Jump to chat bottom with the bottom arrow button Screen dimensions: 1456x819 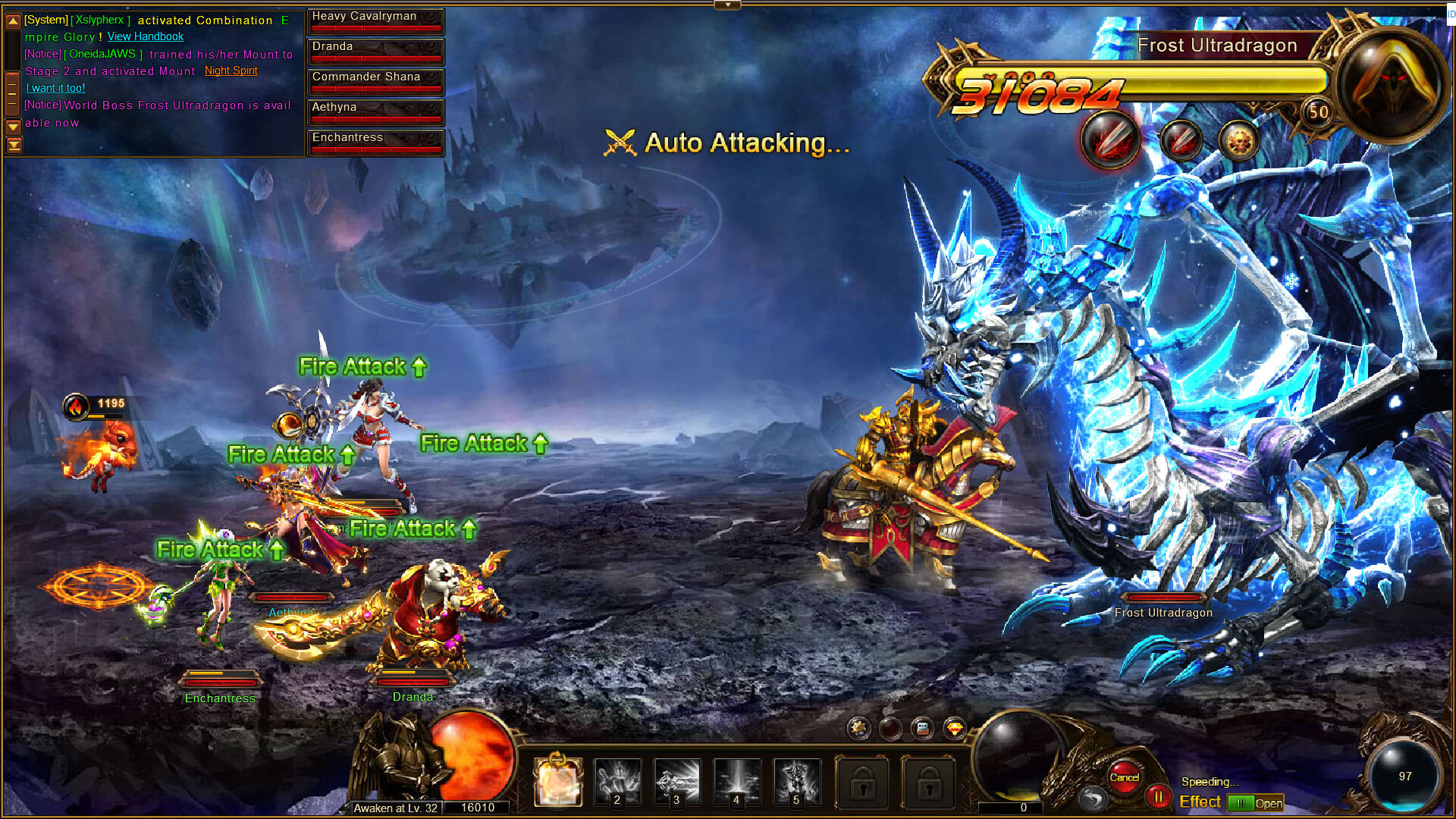click(x=13, y=145)
